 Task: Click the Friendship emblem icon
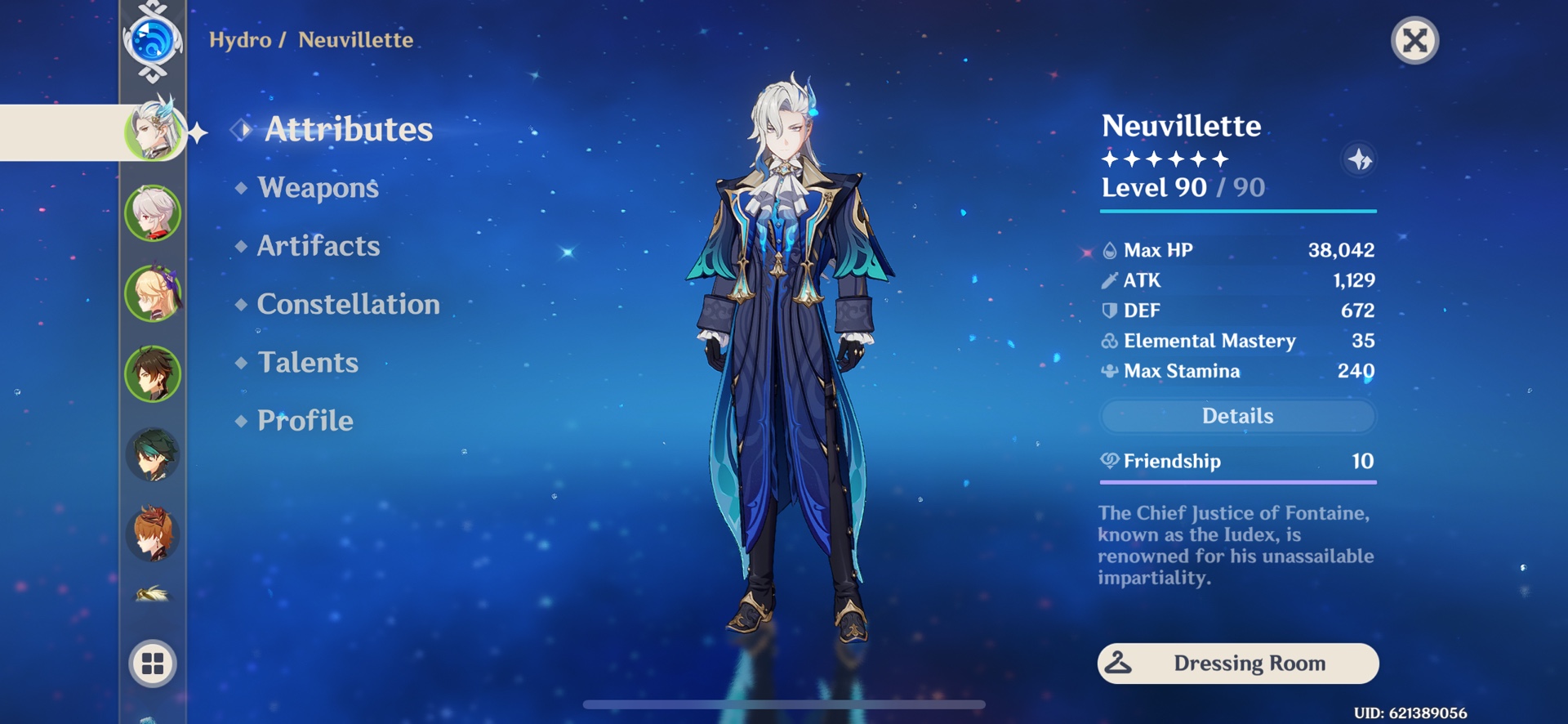pos(1108,461)
